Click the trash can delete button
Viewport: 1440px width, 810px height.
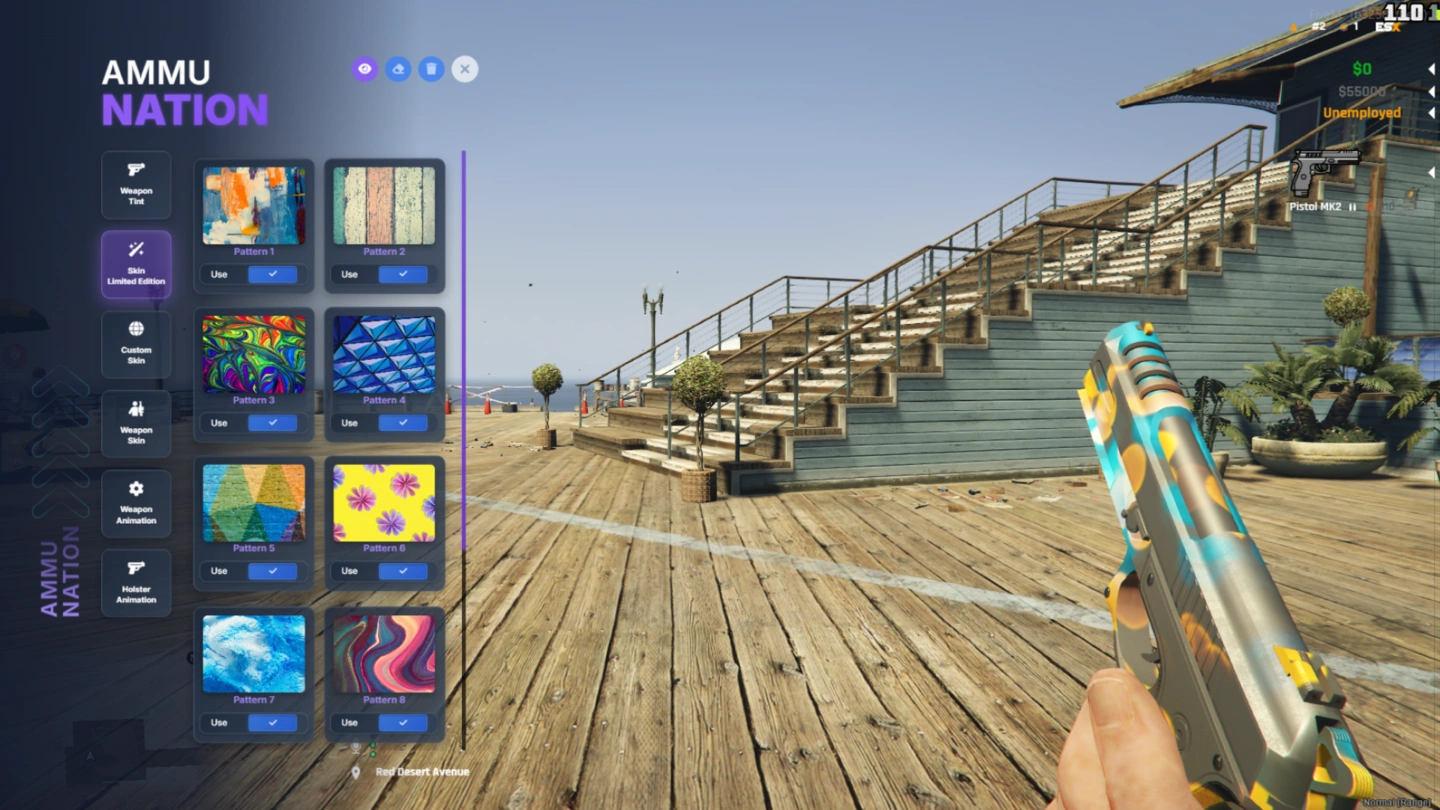pyautogui.click(x=431, y=69)
